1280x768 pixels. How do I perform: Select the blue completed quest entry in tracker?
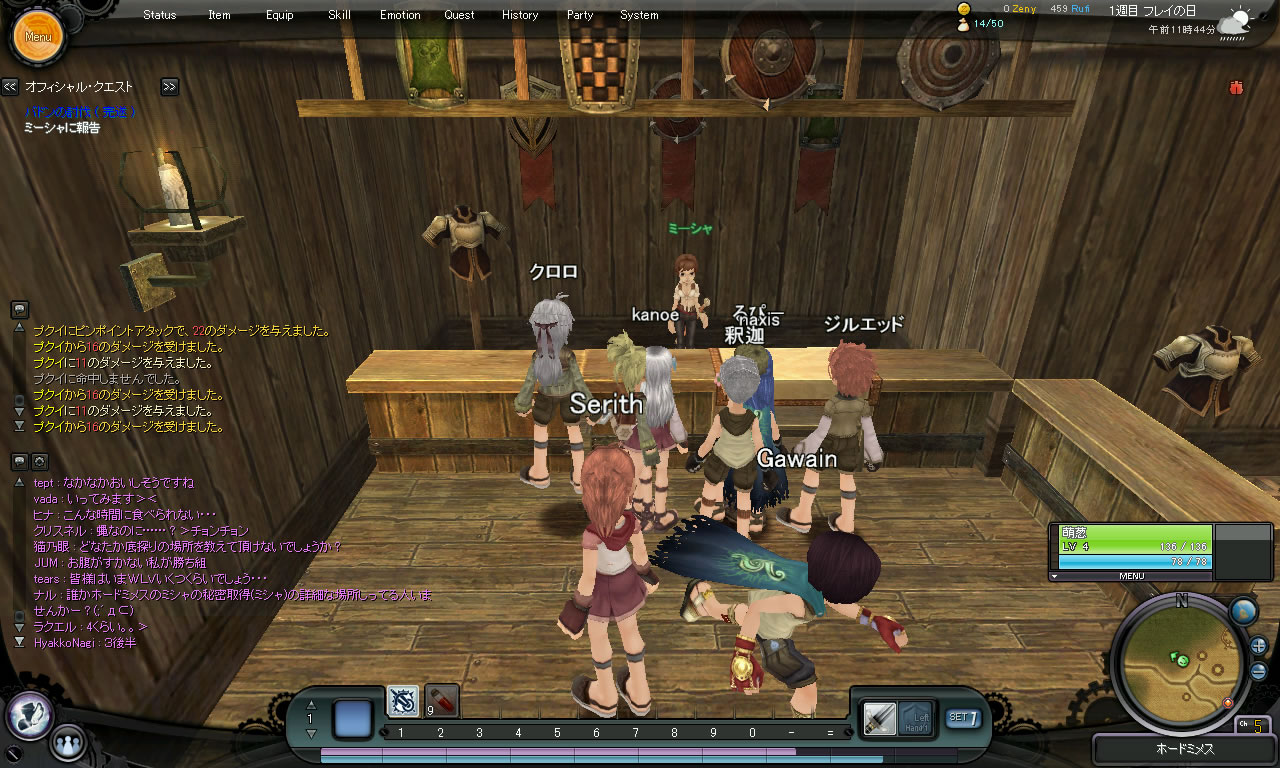80,112
